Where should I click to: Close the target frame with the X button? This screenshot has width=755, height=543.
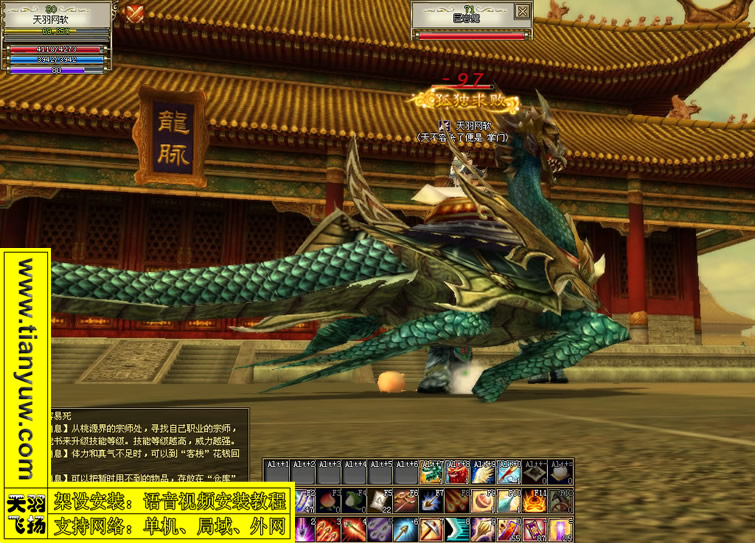pos(522,12)
